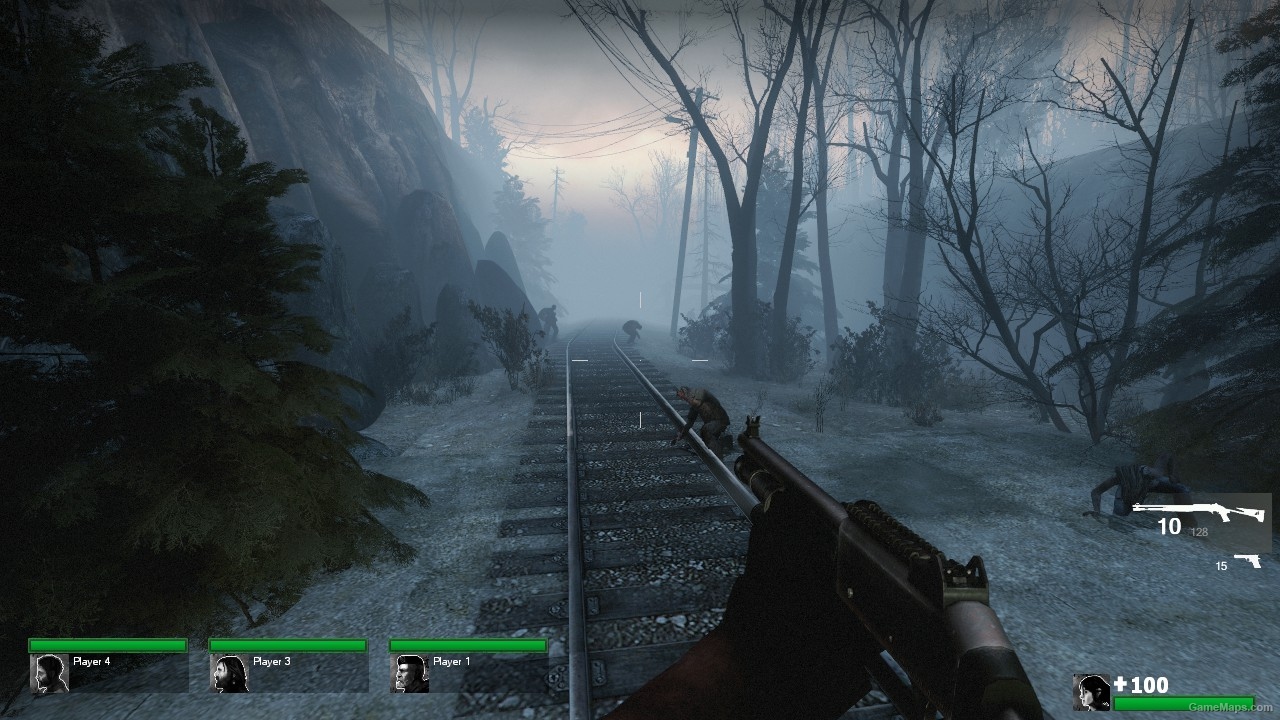Click Zoey's portrait next to the +100 health

click(x=1090, y=690)
